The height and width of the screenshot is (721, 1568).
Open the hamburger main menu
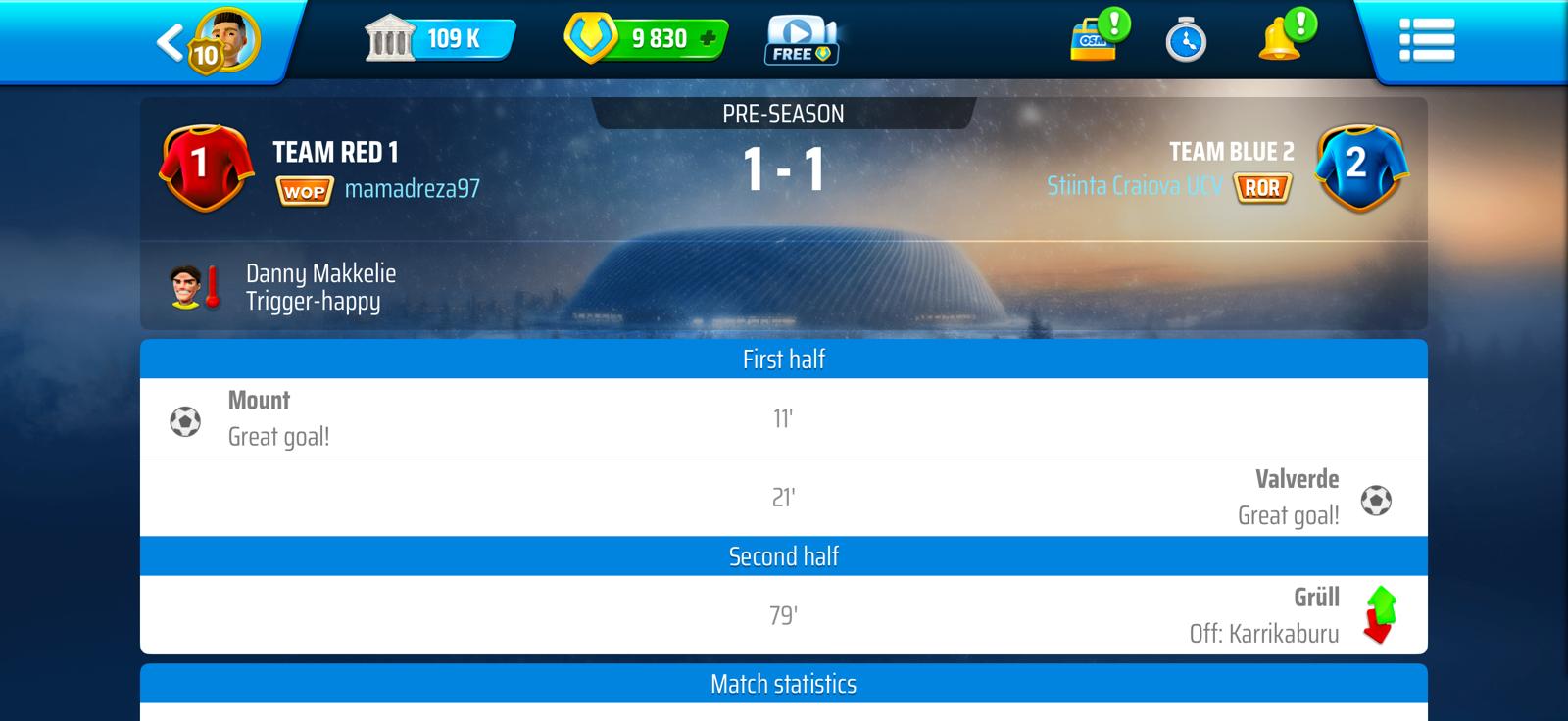[1426, 41]
